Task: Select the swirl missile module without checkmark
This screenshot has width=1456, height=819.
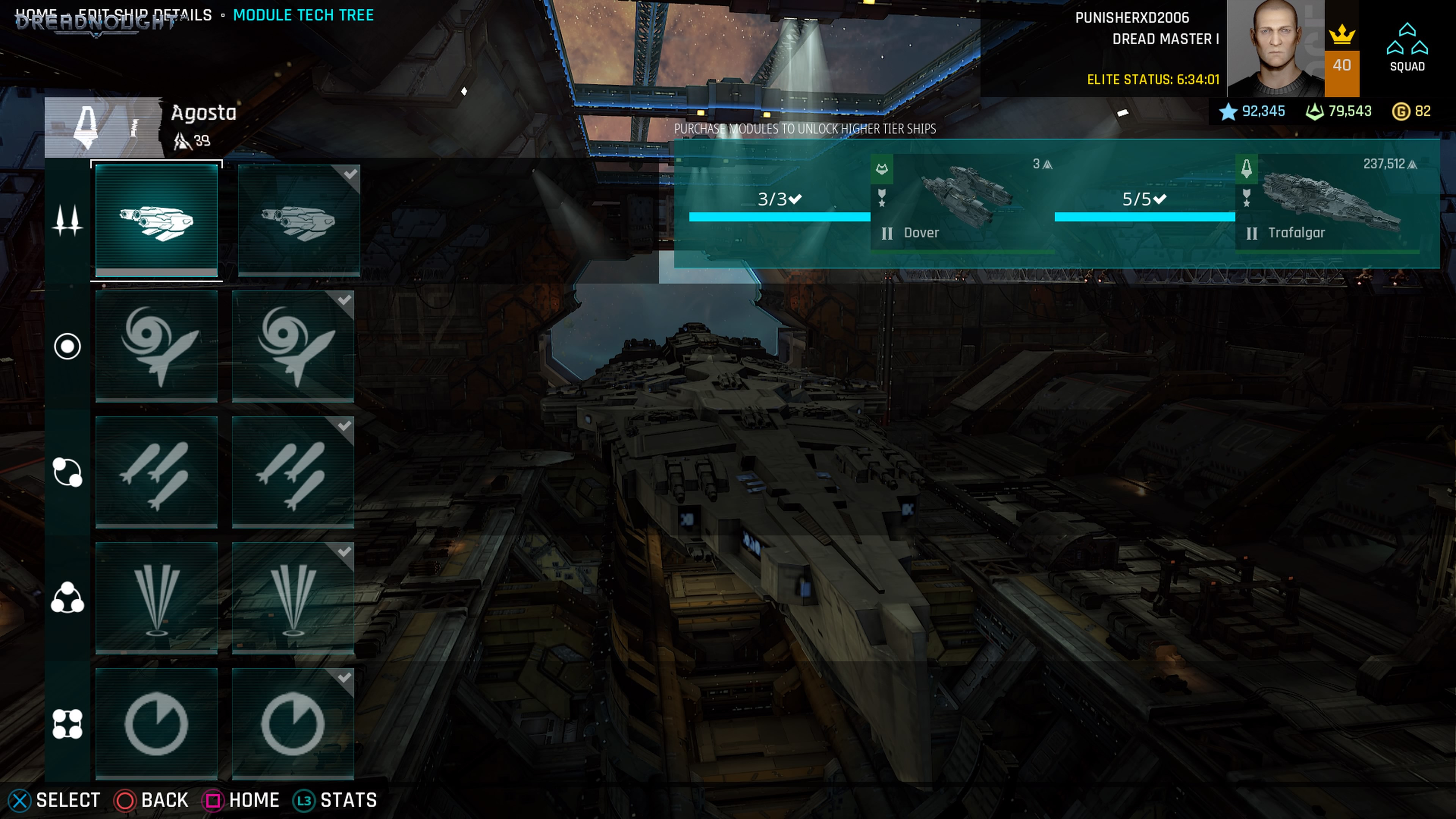Action: pyautogui.click(x=157, y=346)
